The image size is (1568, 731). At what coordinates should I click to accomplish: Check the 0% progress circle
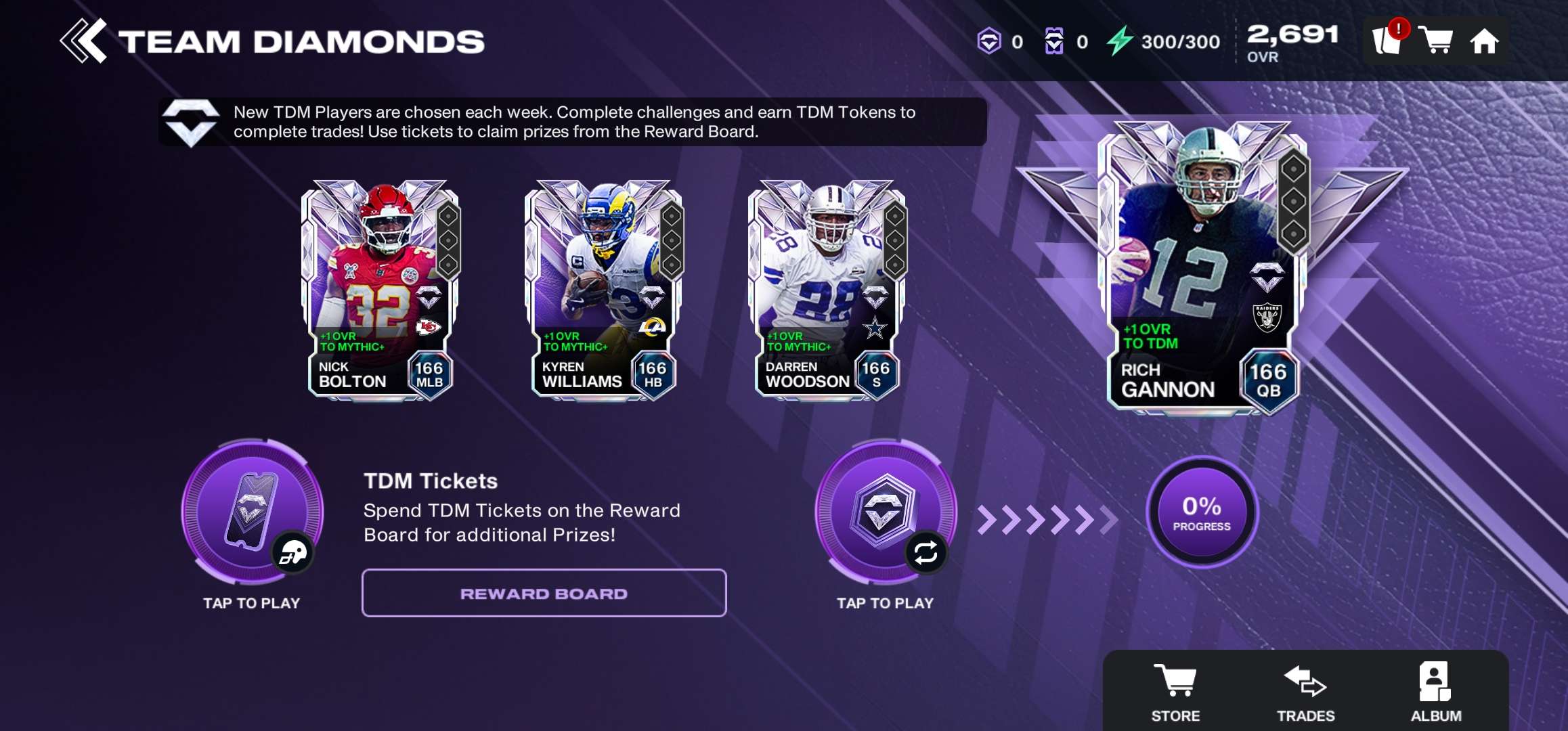point(1202,512)
